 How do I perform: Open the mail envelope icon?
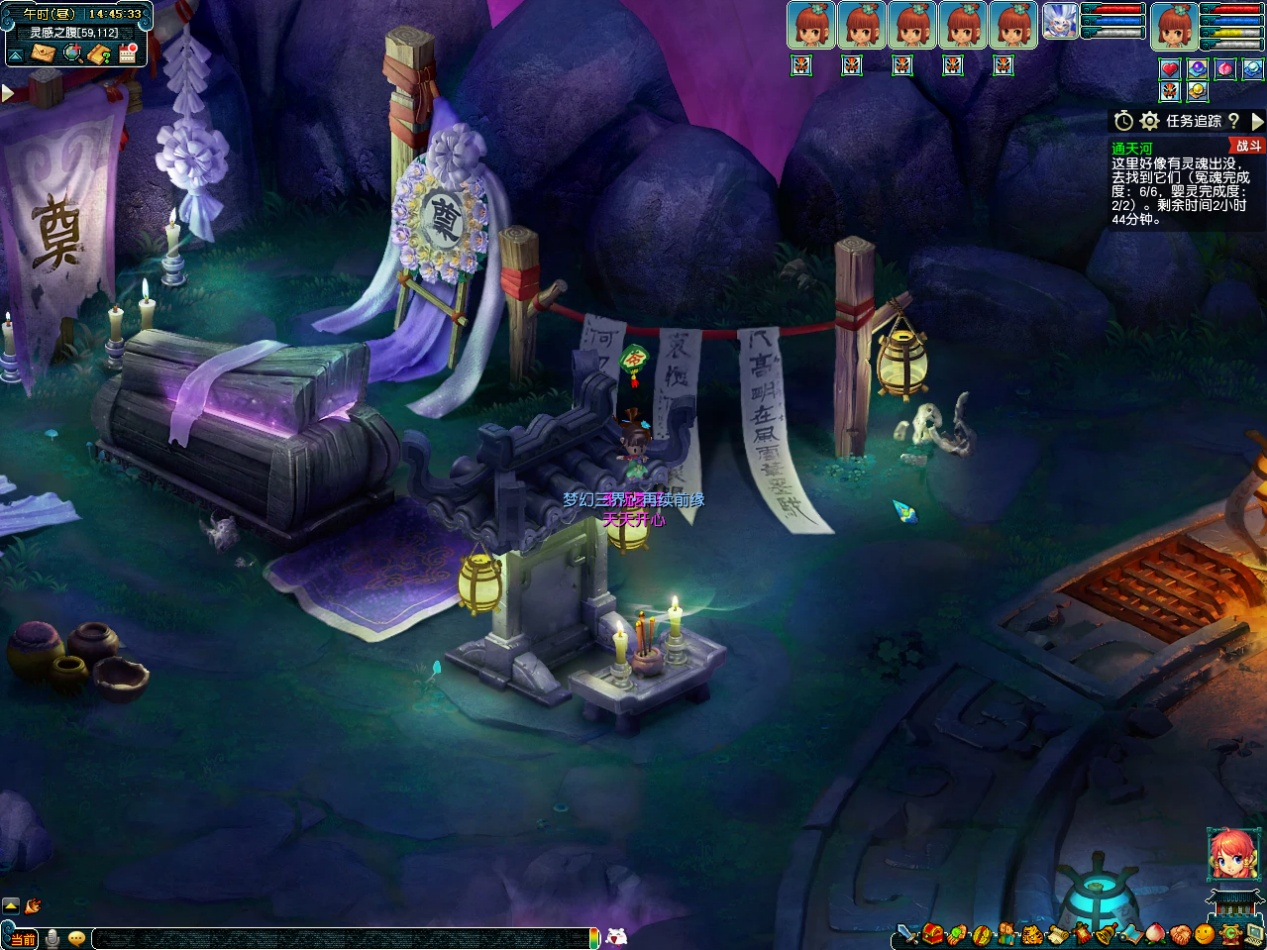pos(44,53)
